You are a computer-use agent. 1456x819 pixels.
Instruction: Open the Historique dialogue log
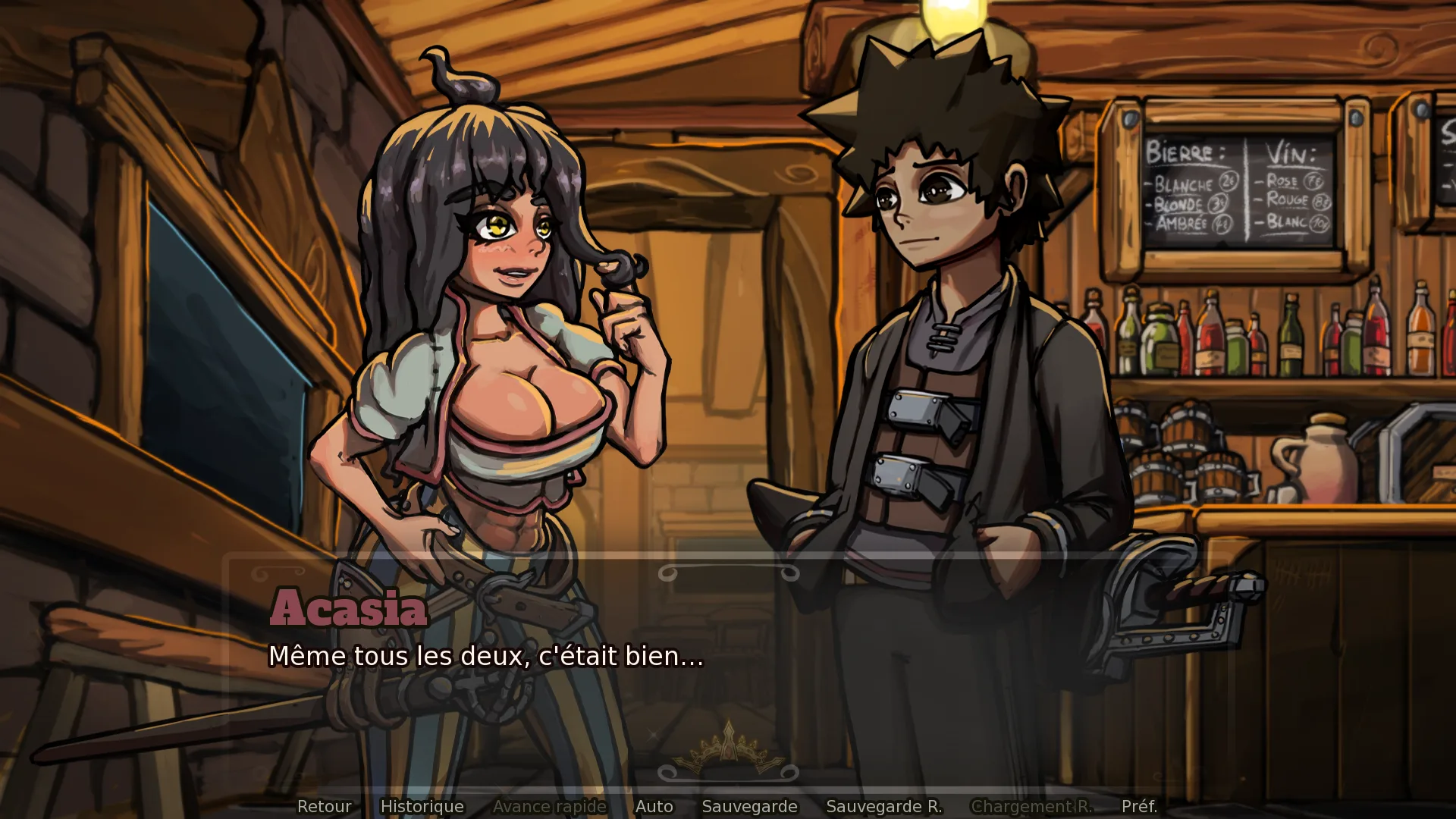[422, 806]
